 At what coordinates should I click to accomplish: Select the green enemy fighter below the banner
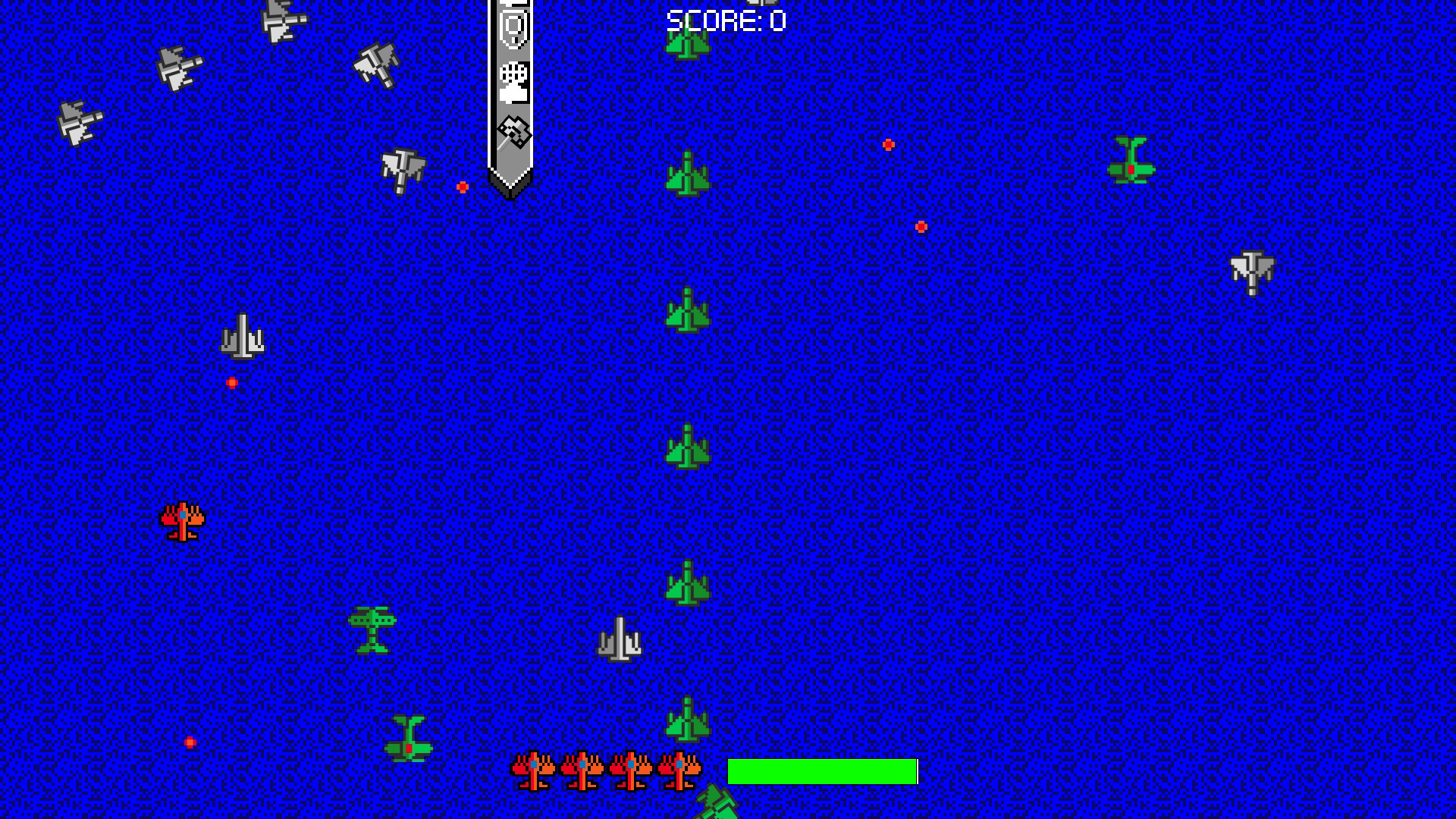click(686, 173)
